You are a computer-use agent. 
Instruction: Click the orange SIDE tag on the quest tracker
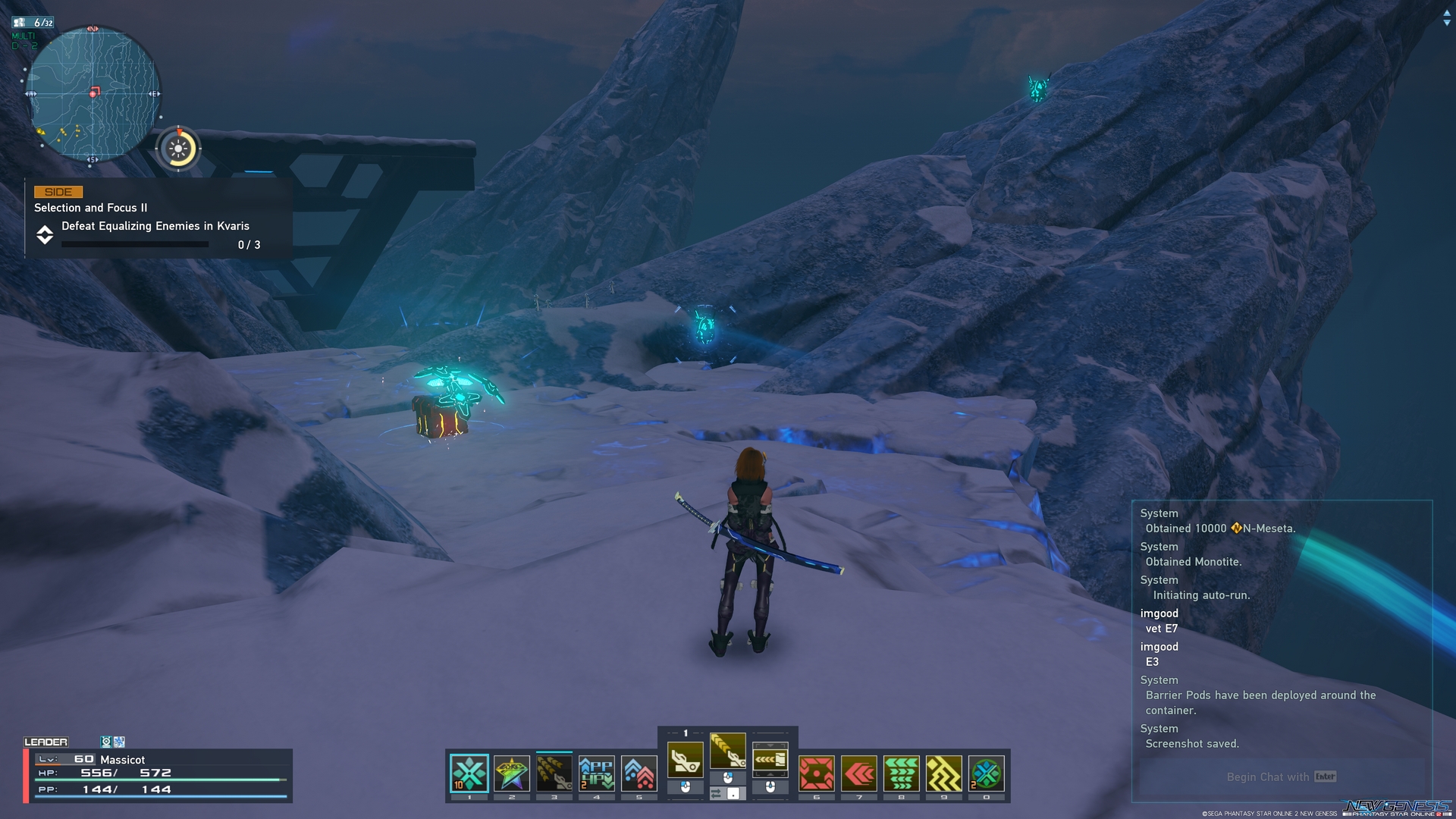tap(58, 192)
